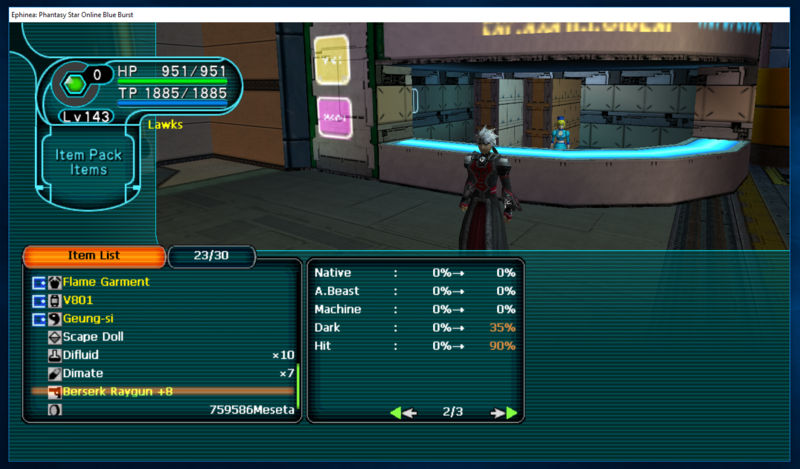Screen dimensions: 800x469
Task: Select Flame Garment in the item list
Action: (x=105, y=282)
